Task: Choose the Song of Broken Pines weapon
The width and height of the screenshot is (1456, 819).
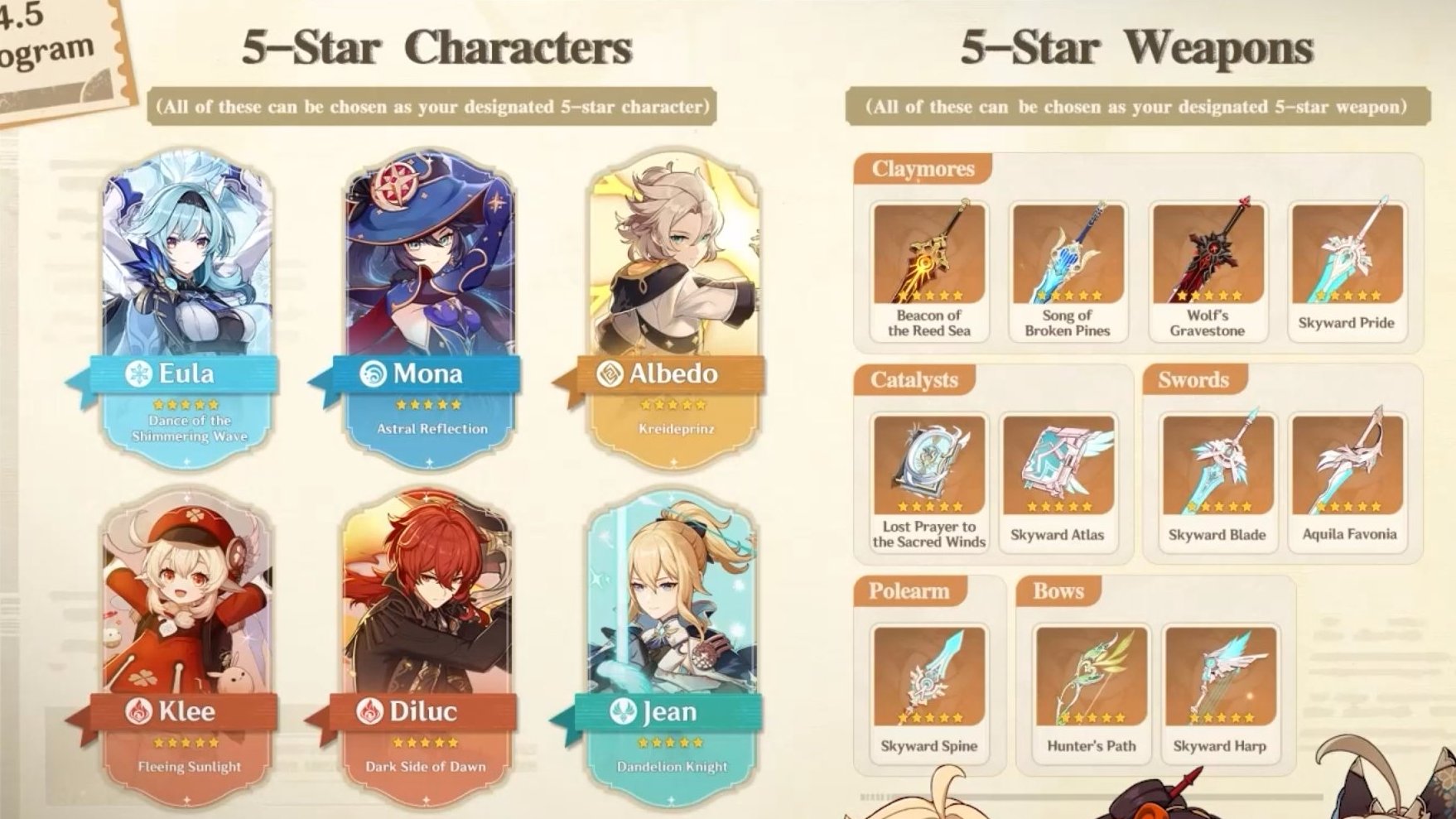Action: [x=1067, y=269]
